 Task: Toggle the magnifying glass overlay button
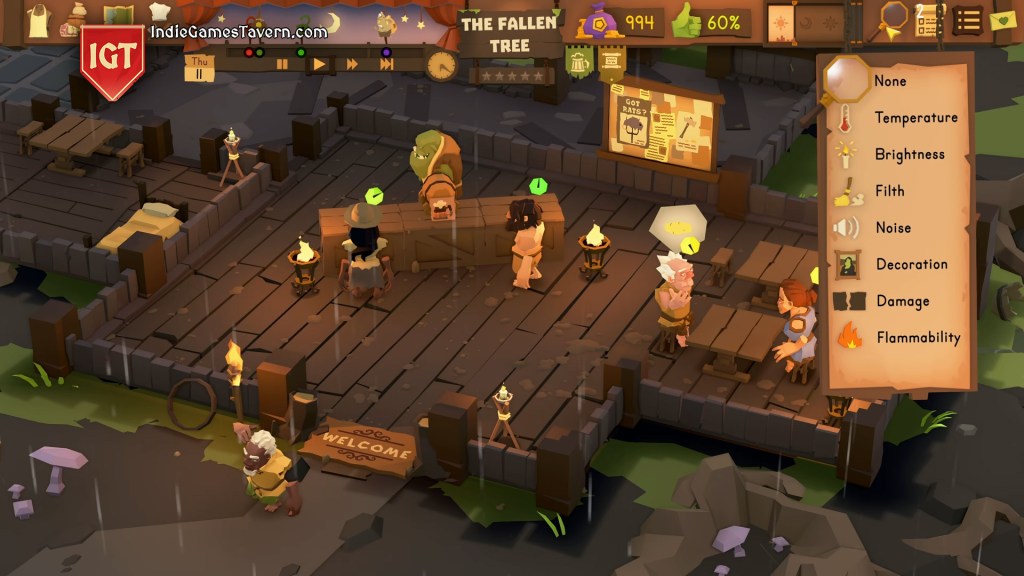[x=893, y=18]
